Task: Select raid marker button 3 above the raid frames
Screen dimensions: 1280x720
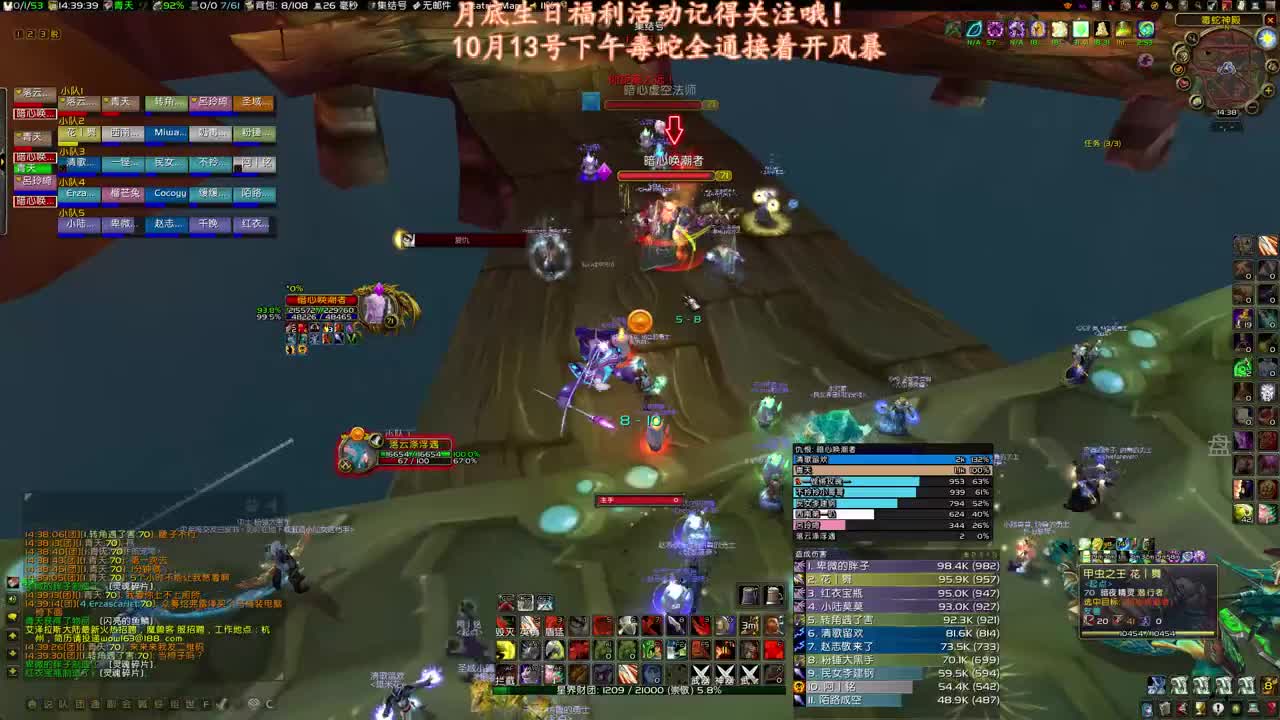Action: 44,33
